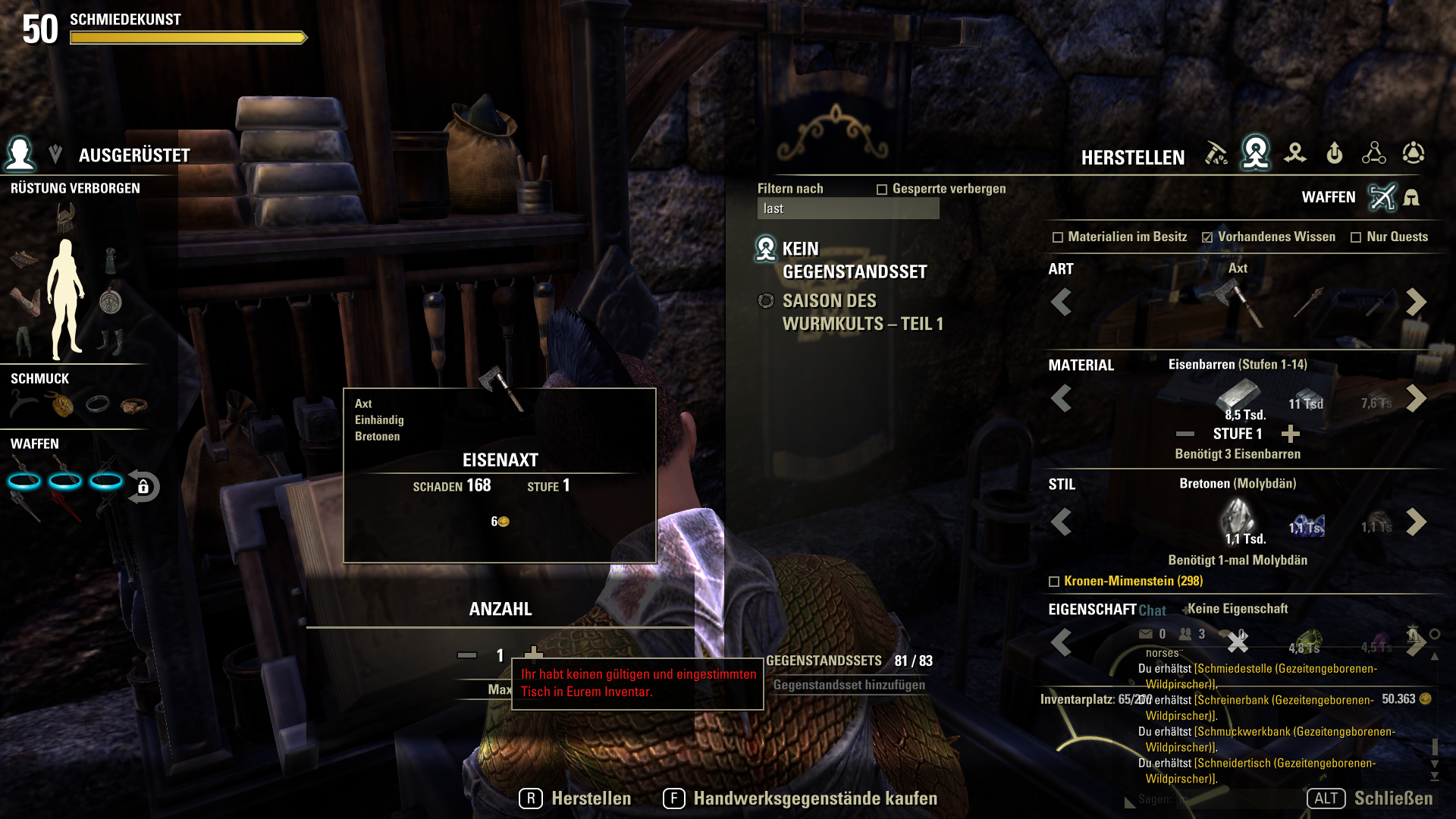This screenshot has width=1456, height=819.
Task: Enable the Materialien im Besitz filter
Action: [1058, 237]
